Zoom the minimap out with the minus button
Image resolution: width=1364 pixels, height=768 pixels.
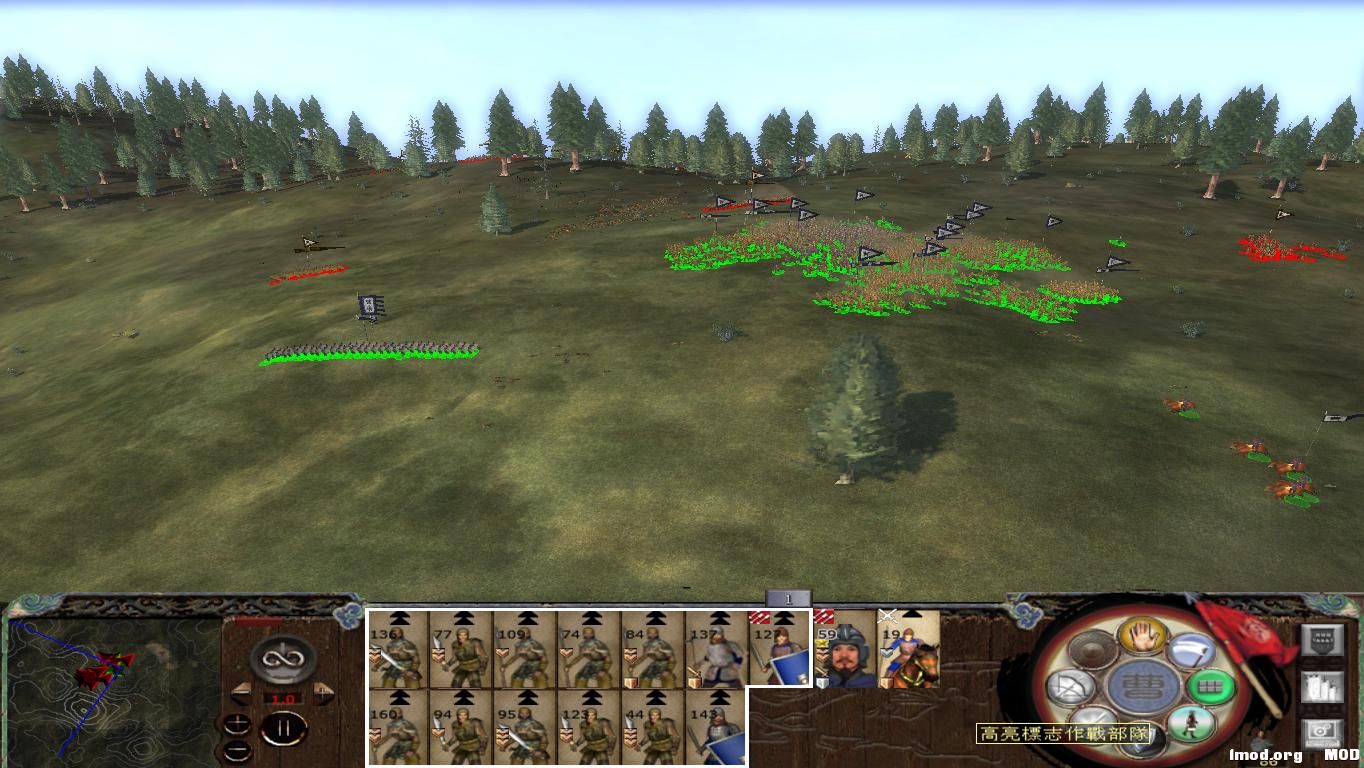click(x=238, y=751)
